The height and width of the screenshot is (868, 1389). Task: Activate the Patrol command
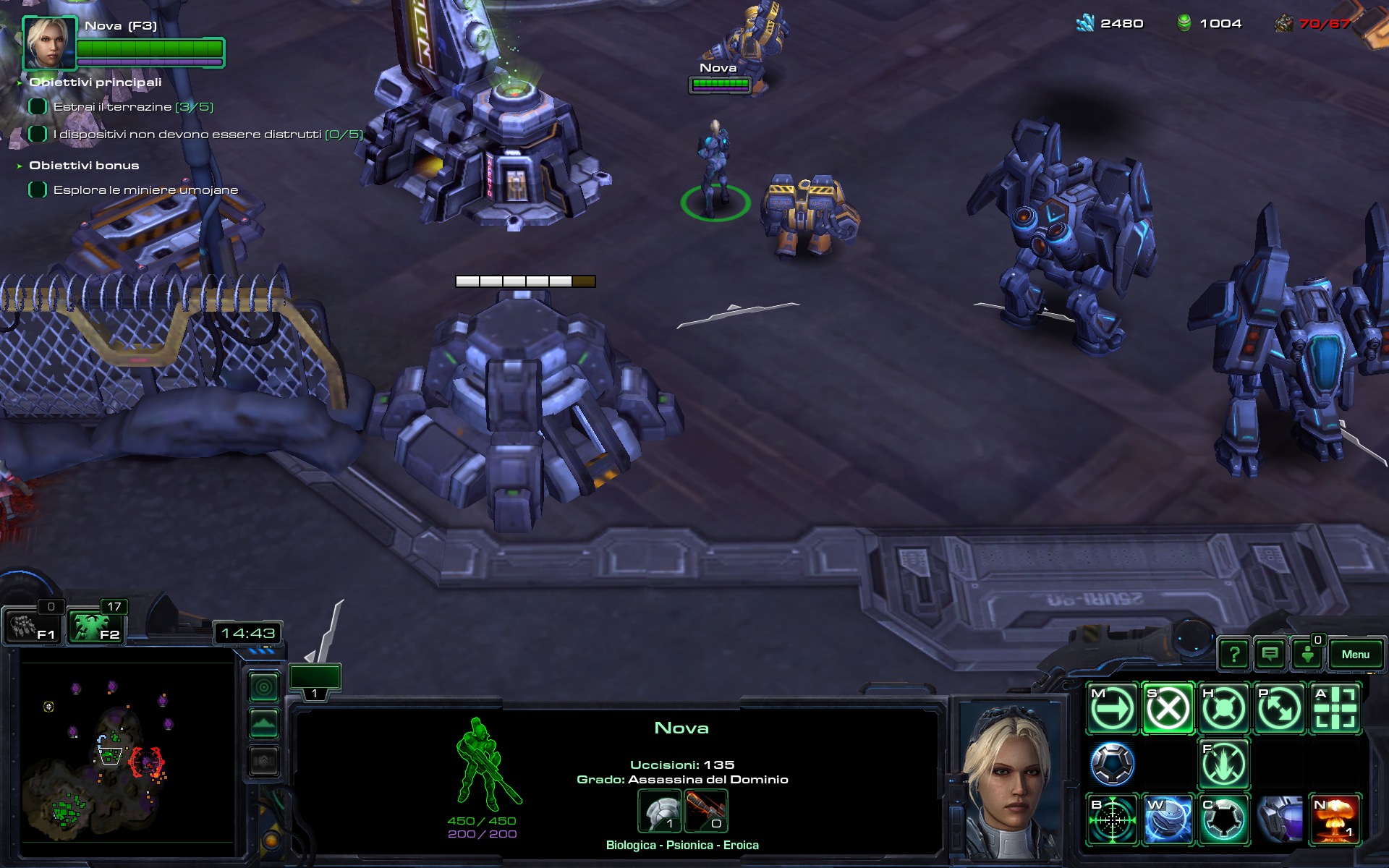coord(1279,709)
